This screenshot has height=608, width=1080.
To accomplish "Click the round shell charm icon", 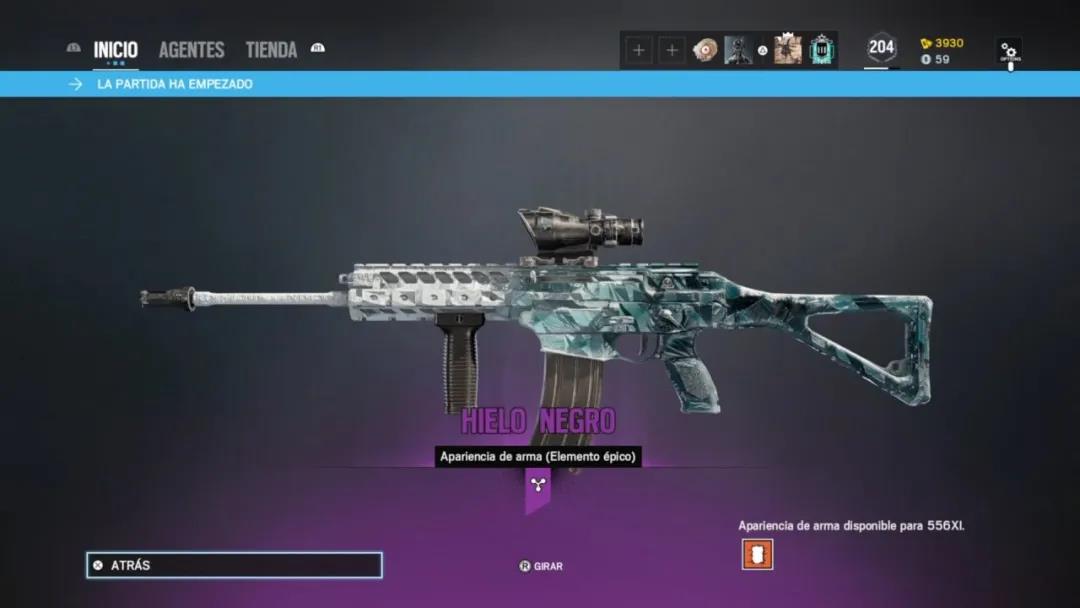I will tap(706, 50).
